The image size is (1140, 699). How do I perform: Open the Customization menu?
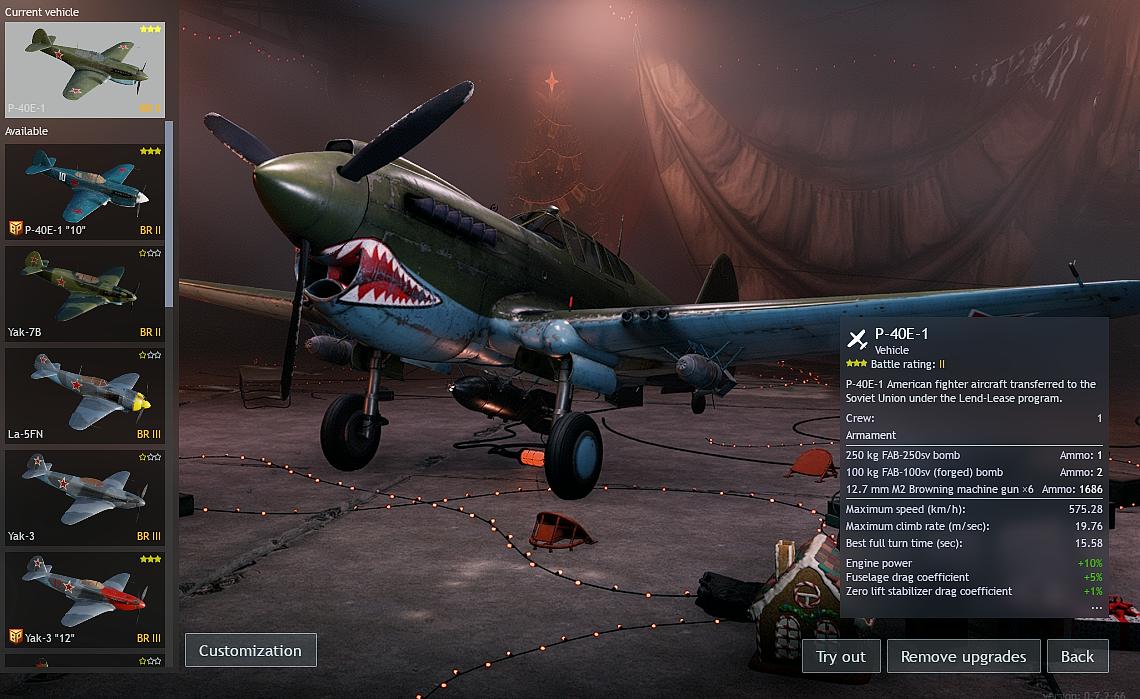click(250, 650)
